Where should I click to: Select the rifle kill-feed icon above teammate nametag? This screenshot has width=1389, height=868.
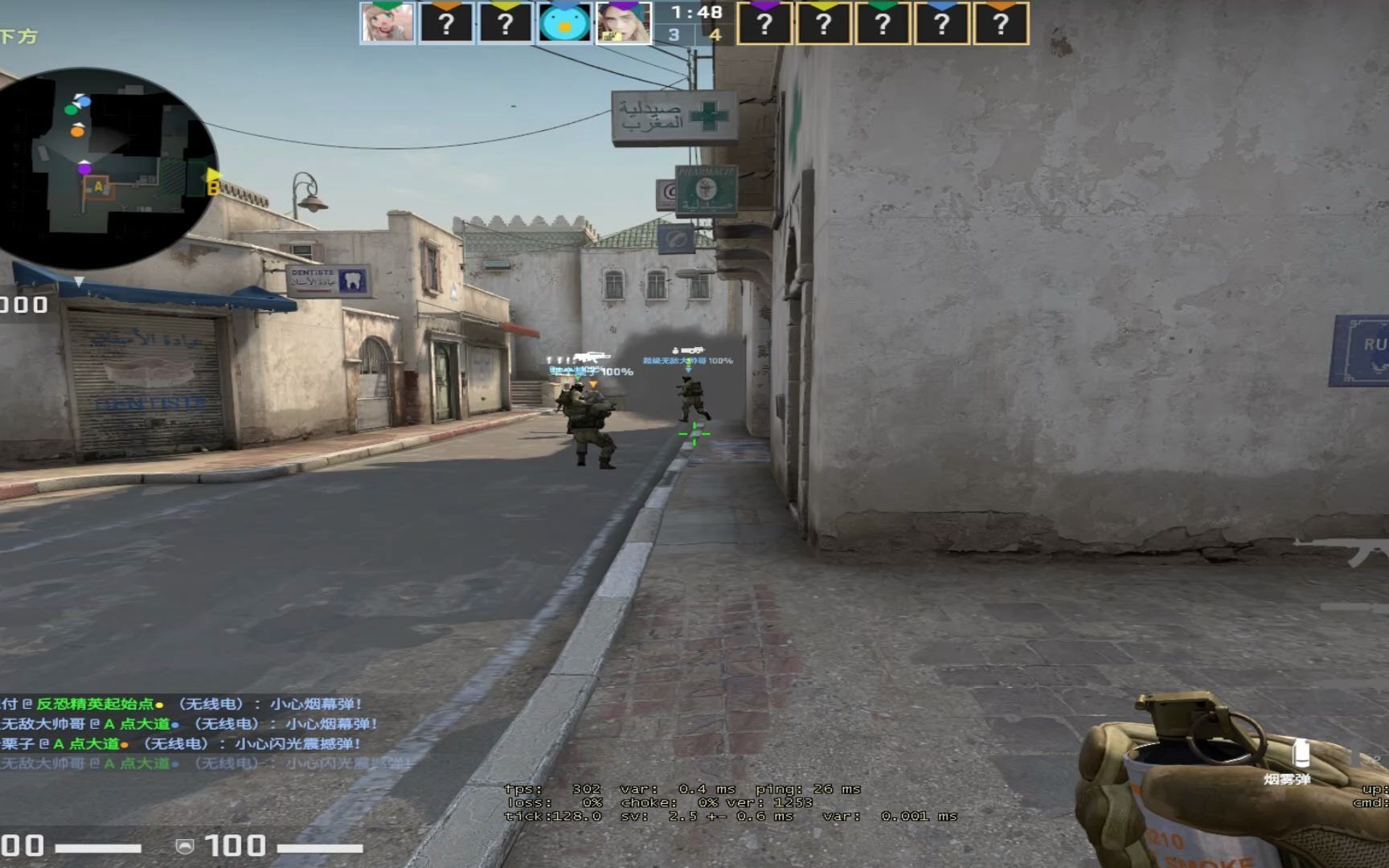point(592,357)
